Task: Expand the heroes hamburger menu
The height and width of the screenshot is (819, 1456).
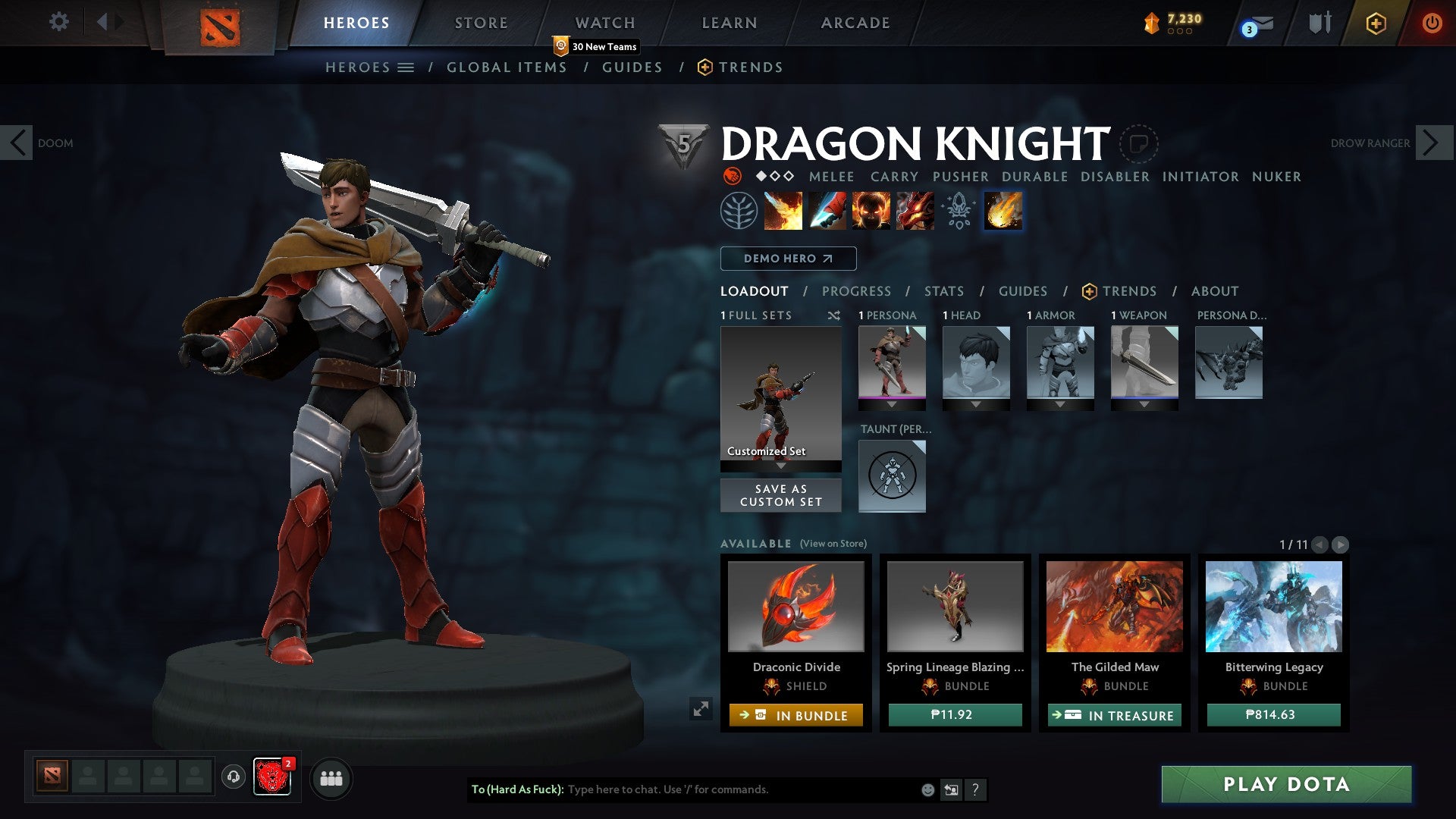Action: pos(406,67)
